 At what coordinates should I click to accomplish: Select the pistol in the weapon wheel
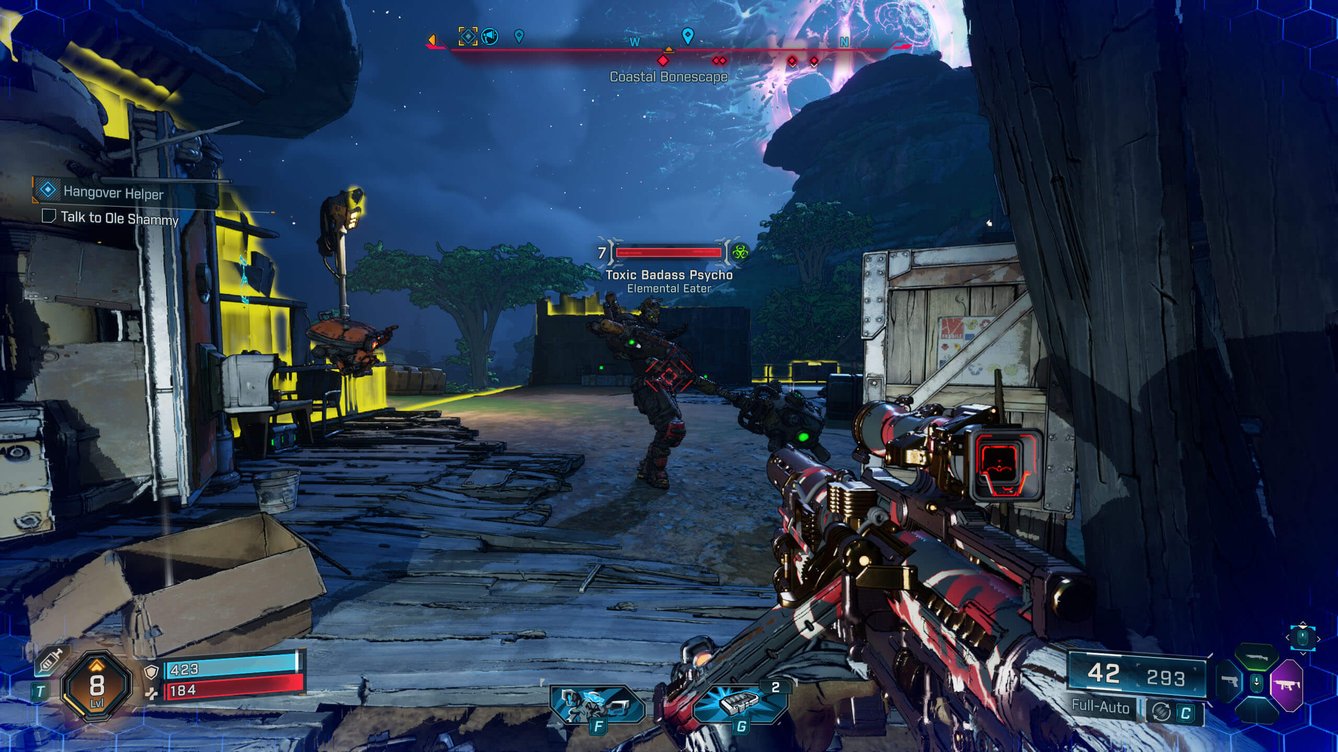tap(1231, 682)
